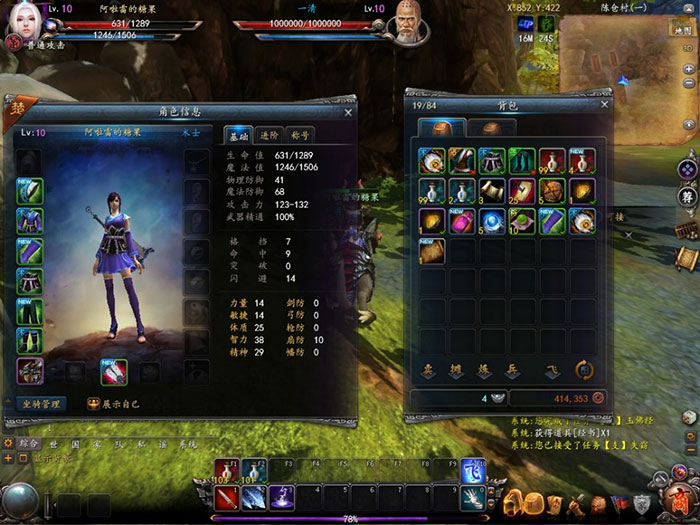Select the rolled scroll stack of three

pyautogui.click(x=492, y=190)
